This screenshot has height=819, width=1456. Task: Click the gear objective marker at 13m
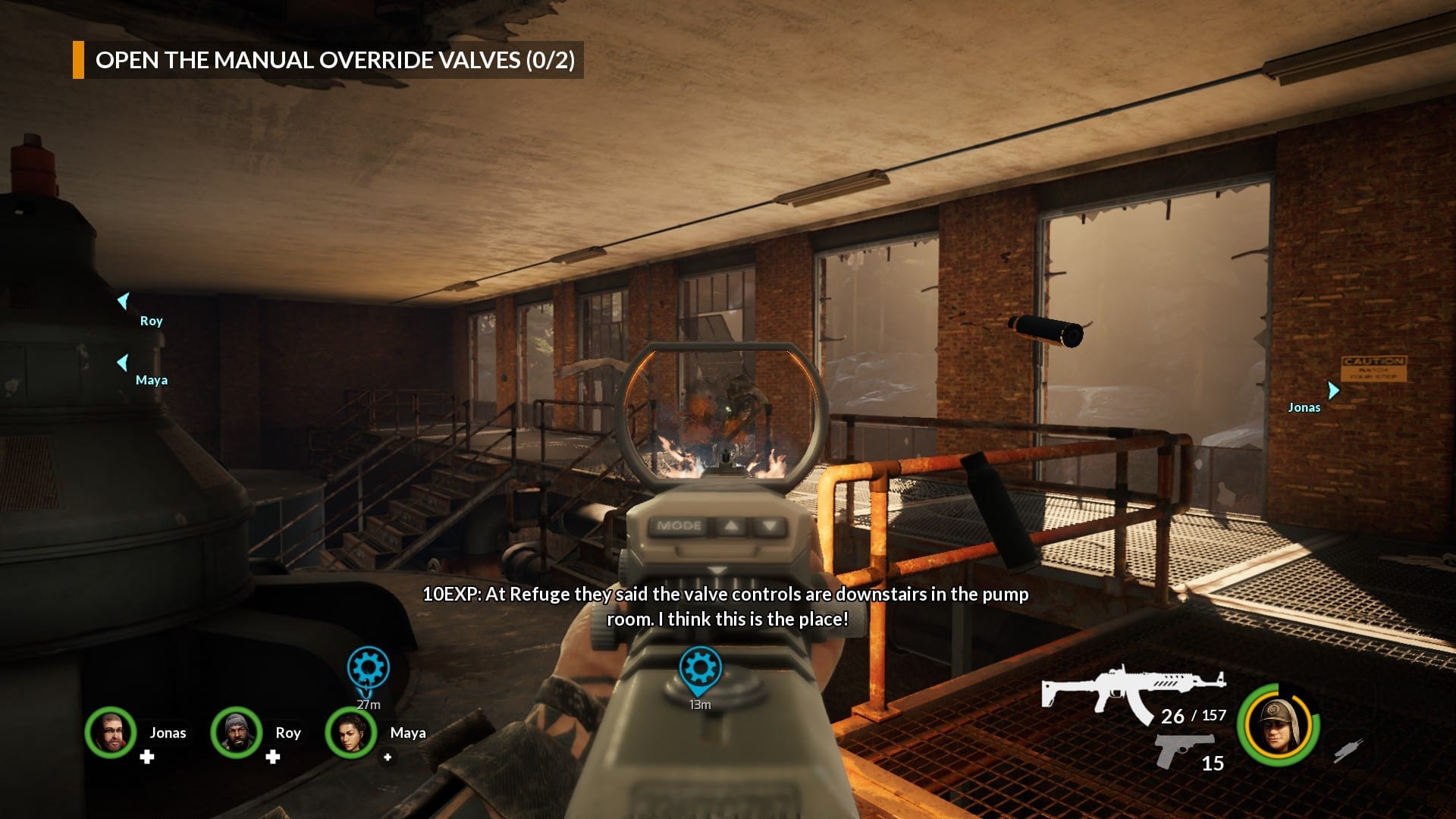(700, 669)
